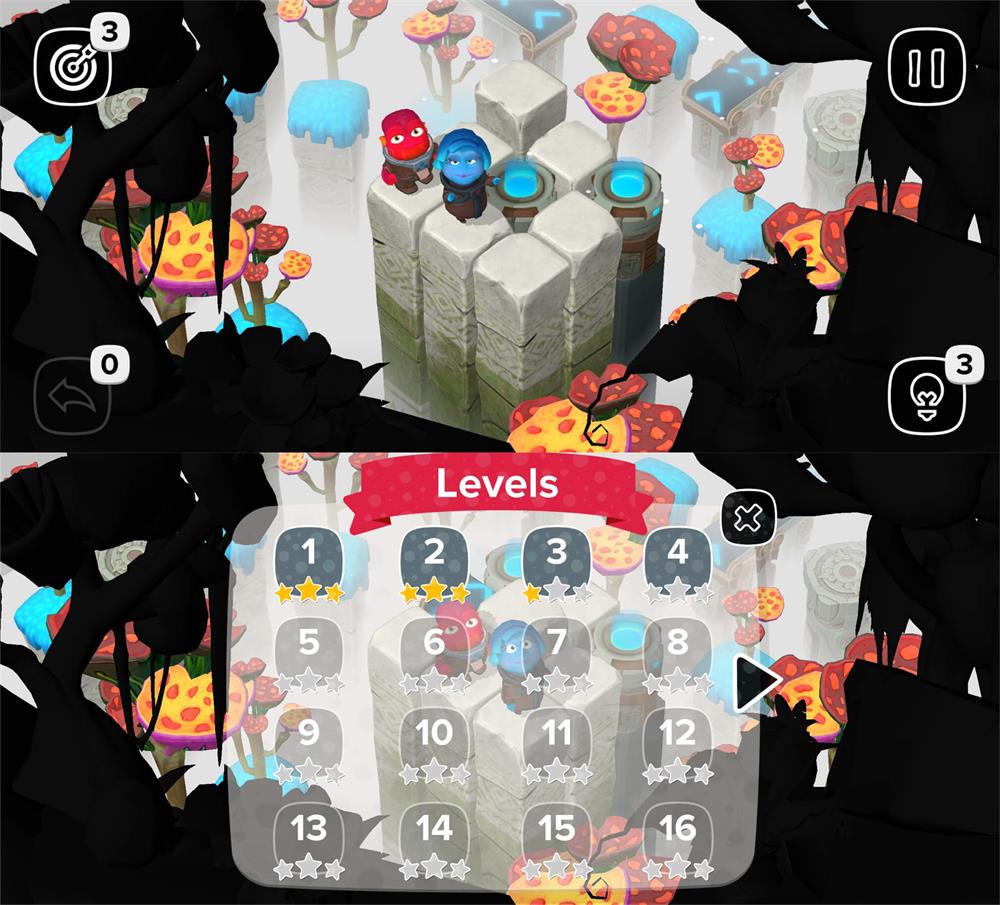Go to the next page of levels
This screenshot has height=905, width=1000.
pyautogui.click(x=755, y=683)
